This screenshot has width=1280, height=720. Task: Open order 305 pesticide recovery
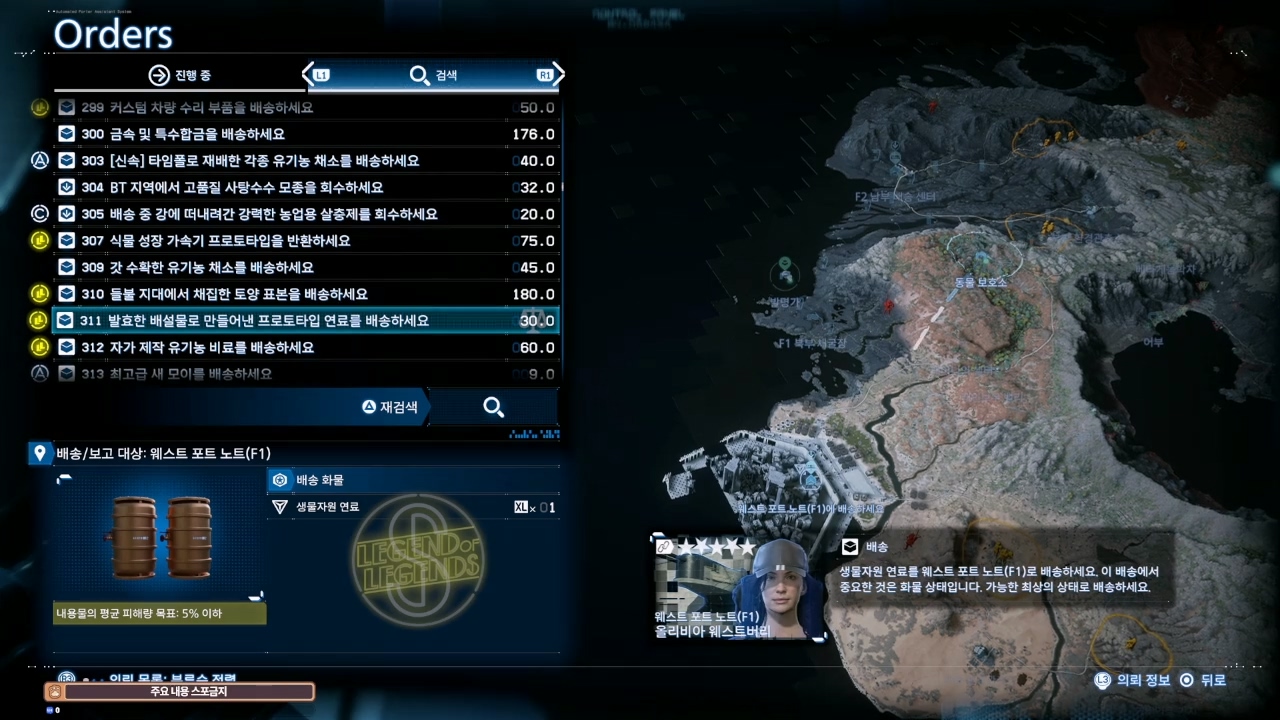point(305,214)
